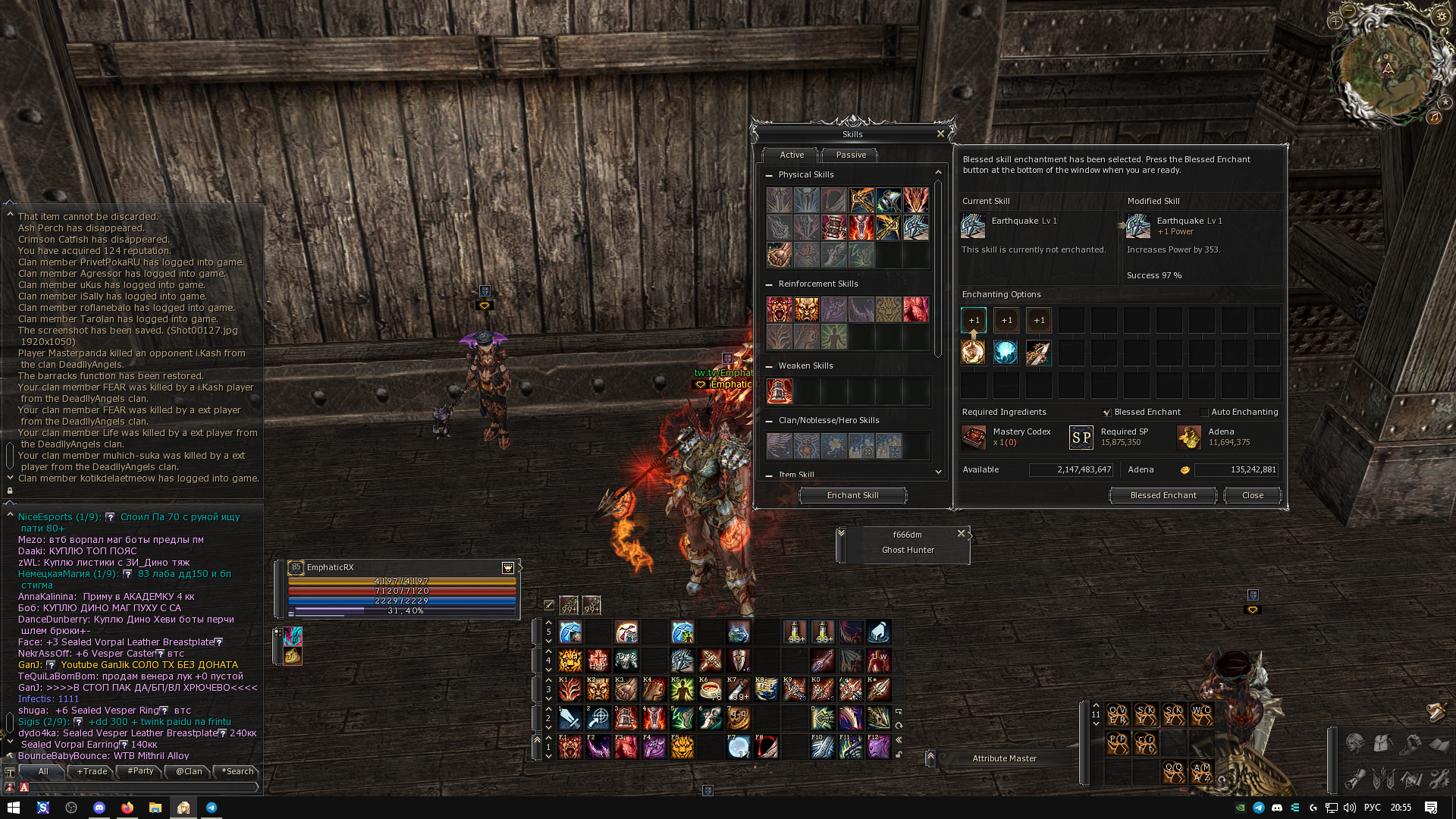Collapse the Physical Skills section
1456x819 pixels.
pos(769,175)
